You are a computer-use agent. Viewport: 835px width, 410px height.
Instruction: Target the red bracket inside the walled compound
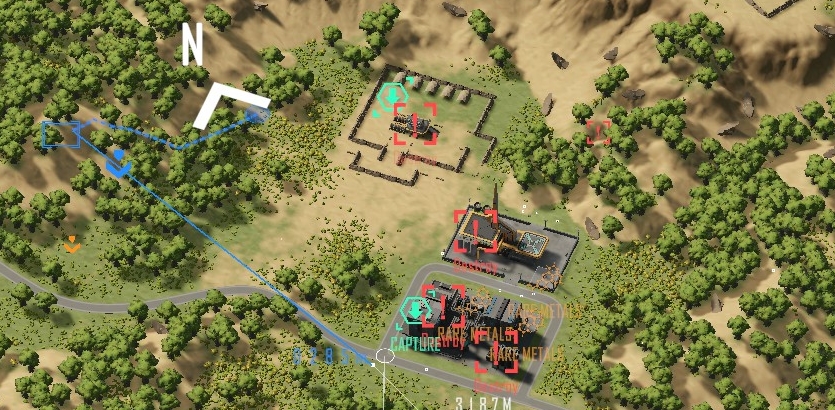click(x=415, y=124)
